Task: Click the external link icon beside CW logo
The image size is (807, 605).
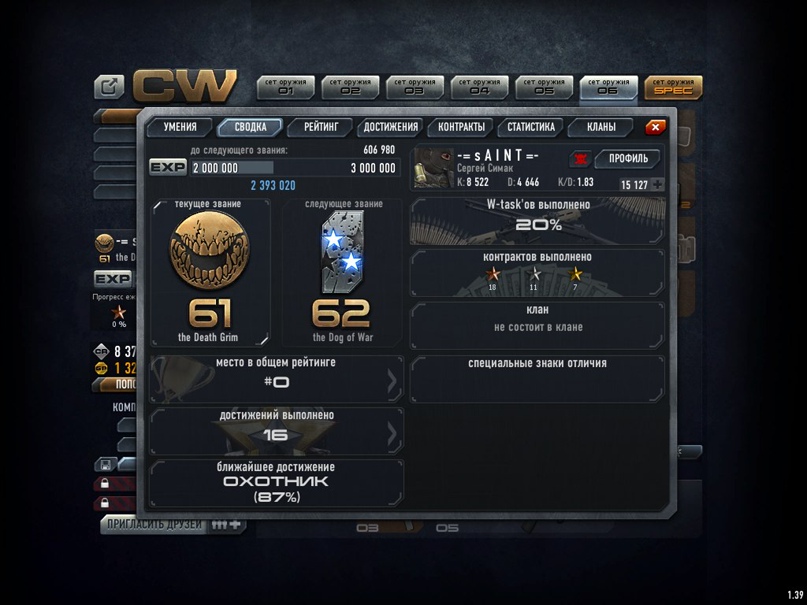Action: pyautogui.click(x=109, y=87)
